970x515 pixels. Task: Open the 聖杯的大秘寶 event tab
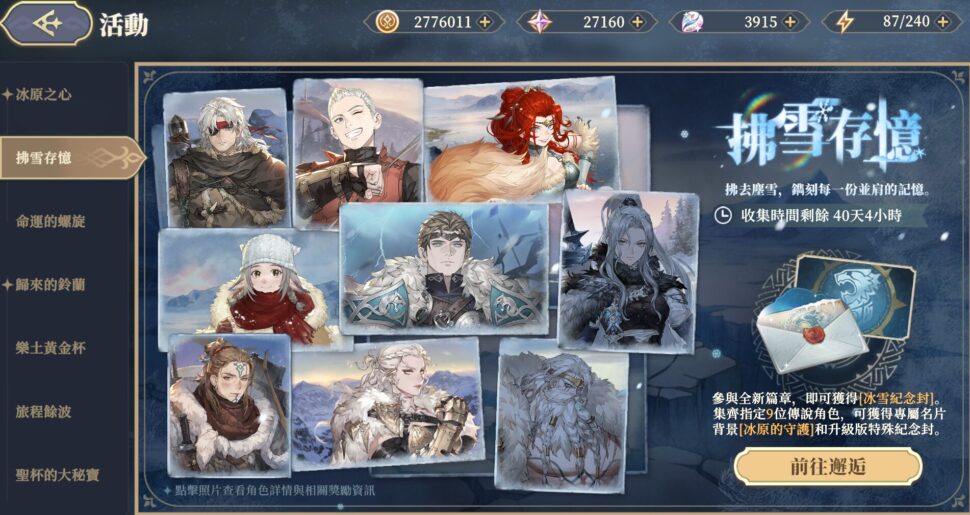(x=57, y=475)
